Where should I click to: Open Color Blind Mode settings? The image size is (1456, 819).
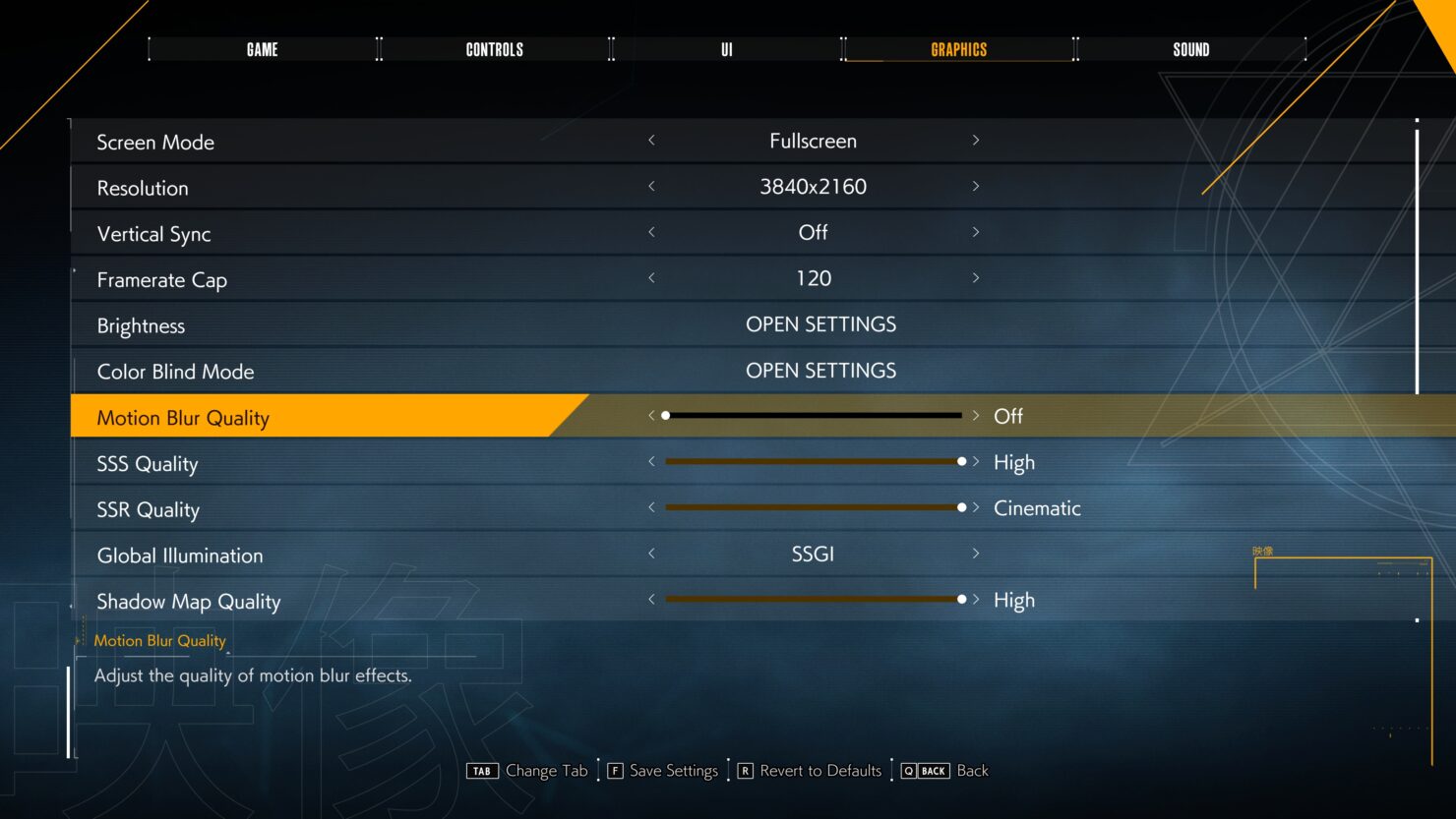(x=820, y=371)
